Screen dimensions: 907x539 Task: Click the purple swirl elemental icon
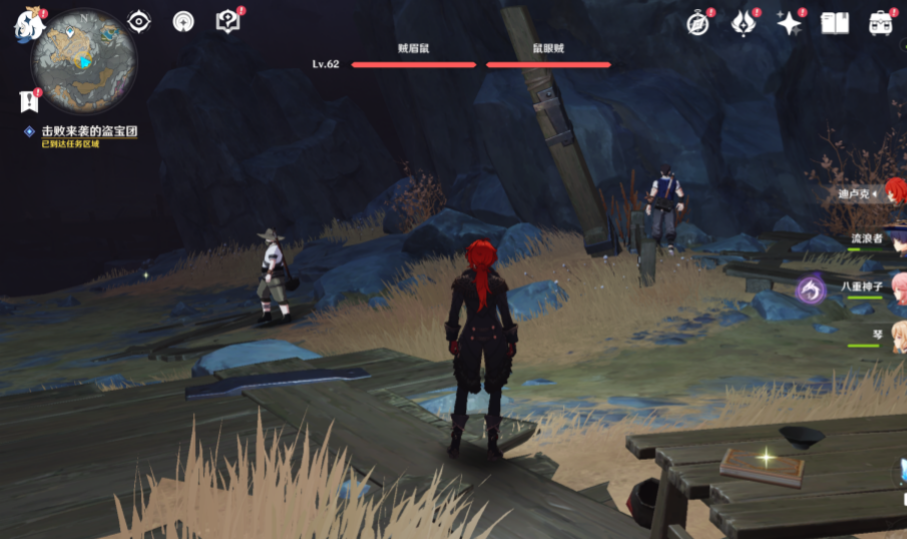pos(810,290)
